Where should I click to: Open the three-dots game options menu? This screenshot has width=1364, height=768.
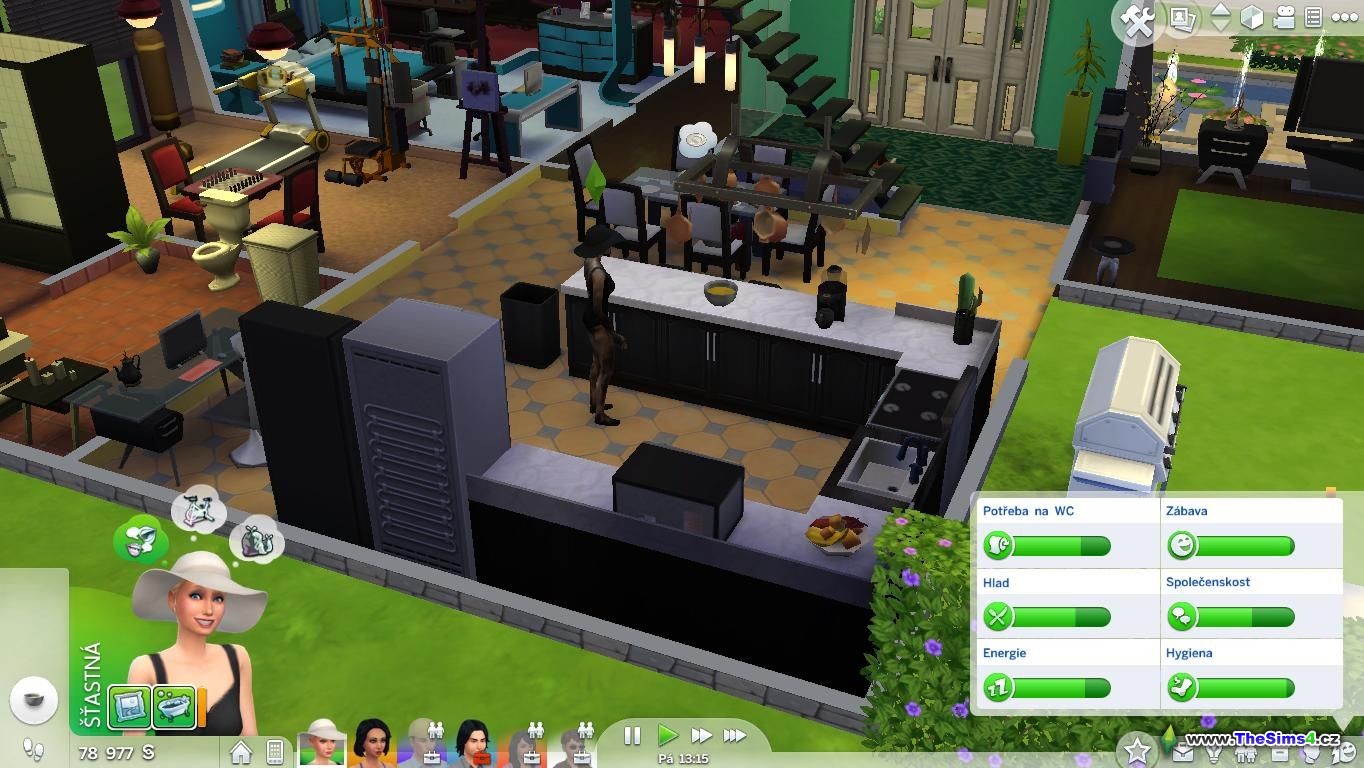pyautogui.click(x=1343, y=18)
